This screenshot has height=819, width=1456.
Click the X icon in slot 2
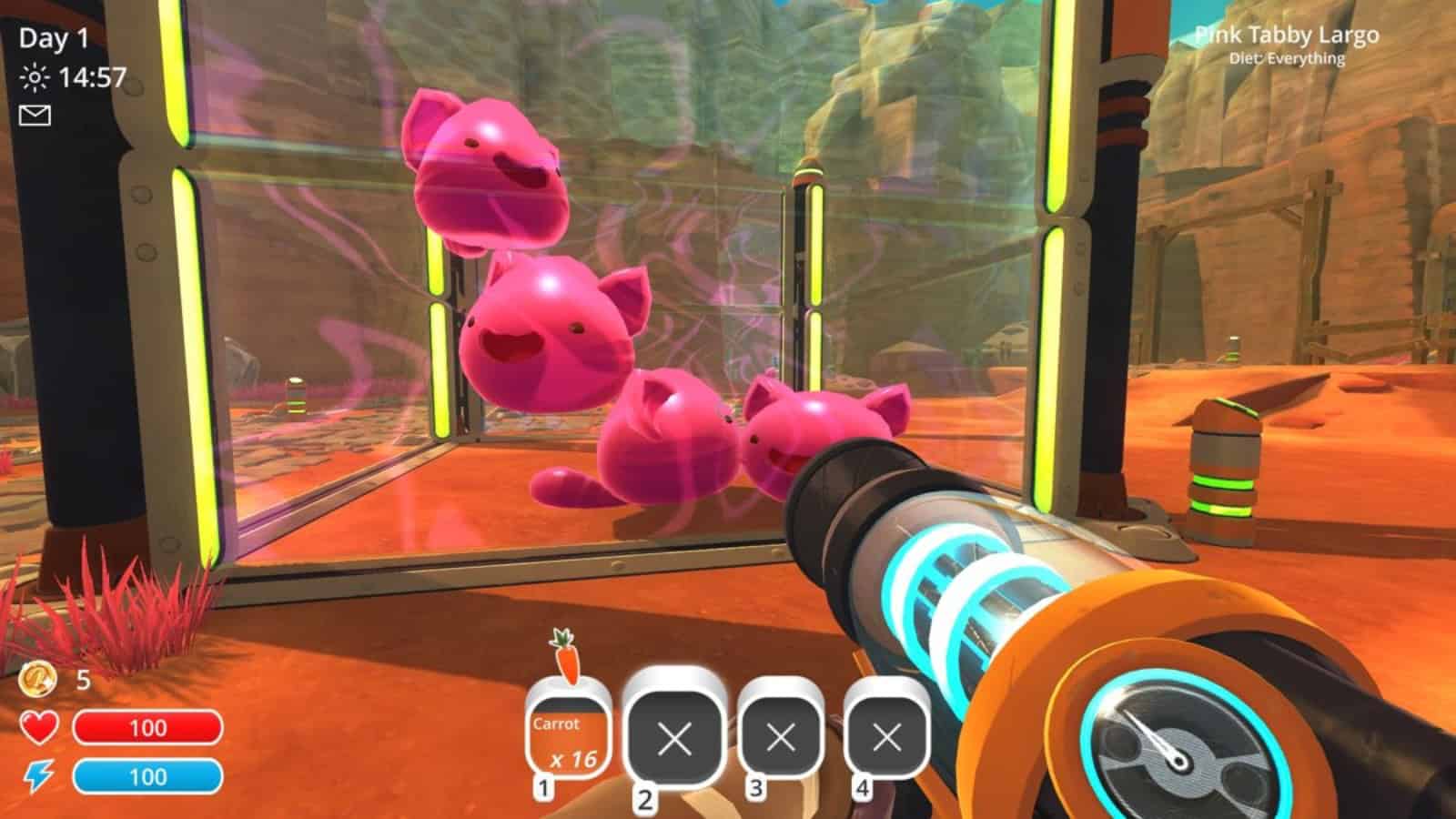676,739
